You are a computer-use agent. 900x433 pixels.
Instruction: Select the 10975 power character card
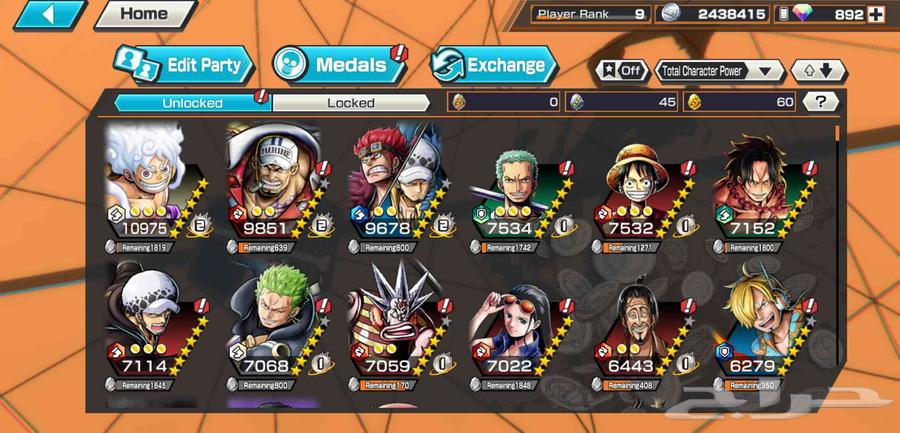click(150, 185)
